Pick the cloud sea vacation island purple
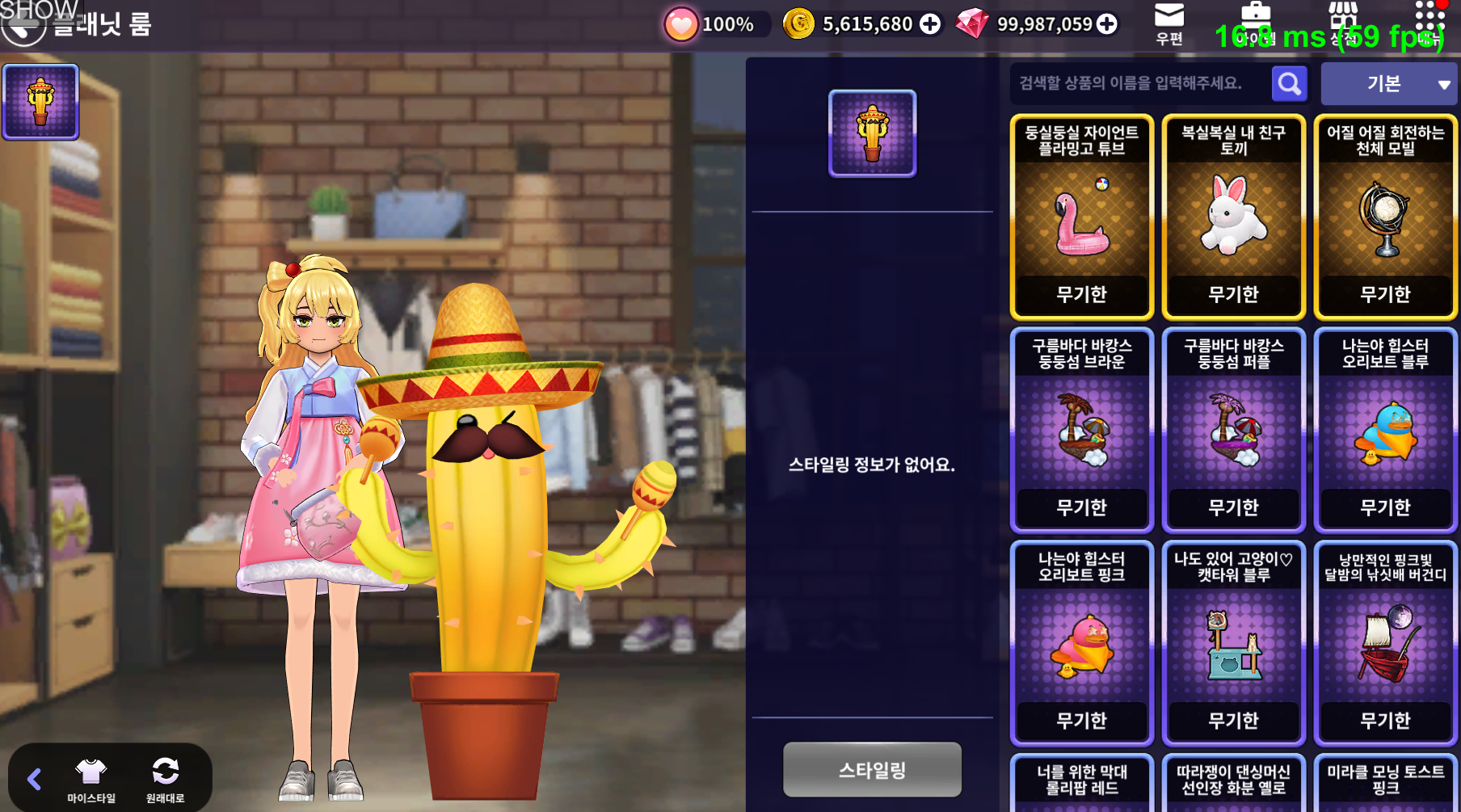The width and height of the screenshot is (1461, 812). point(1233,431)
